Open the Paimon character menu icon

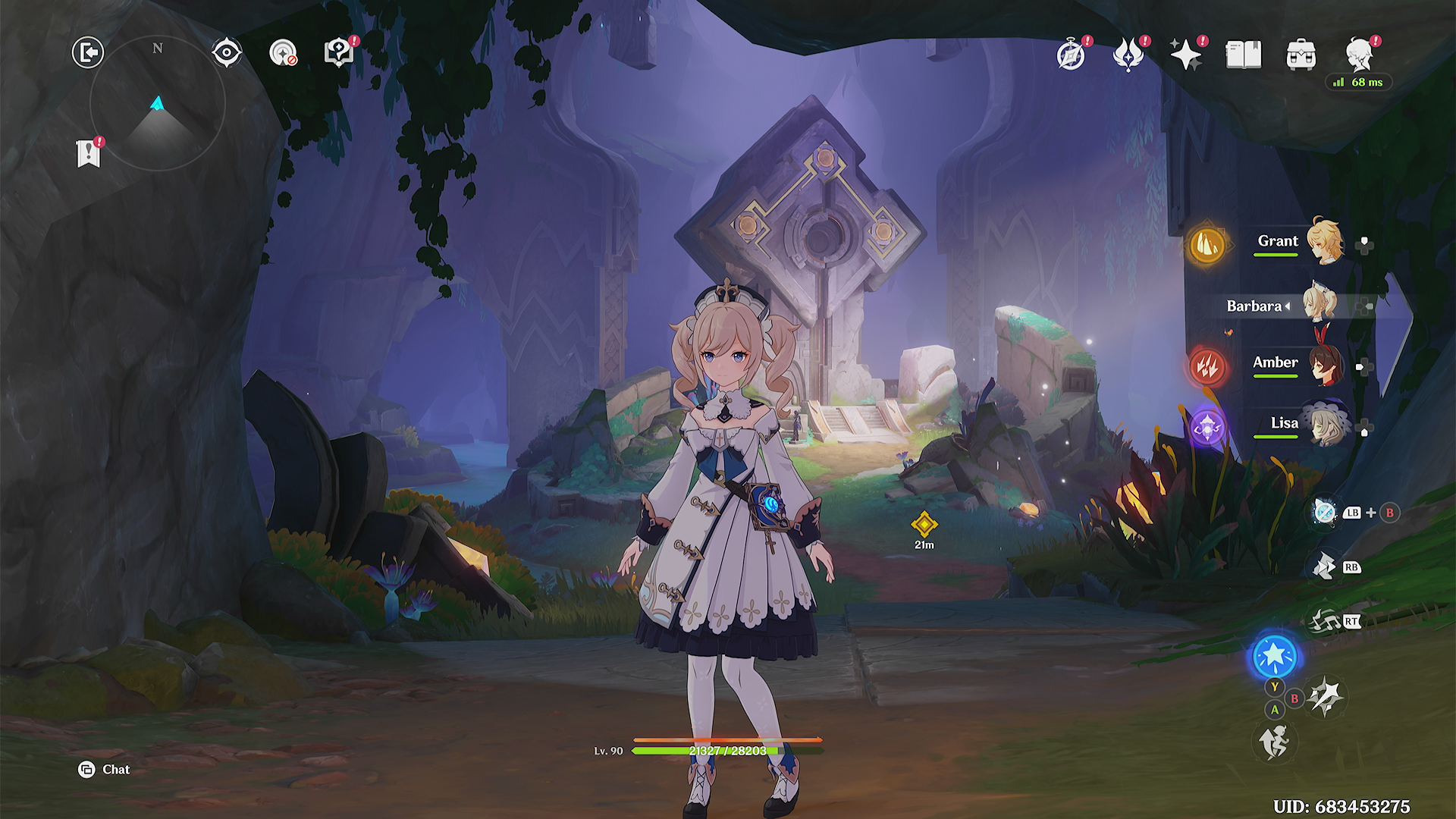[1360, 53]
